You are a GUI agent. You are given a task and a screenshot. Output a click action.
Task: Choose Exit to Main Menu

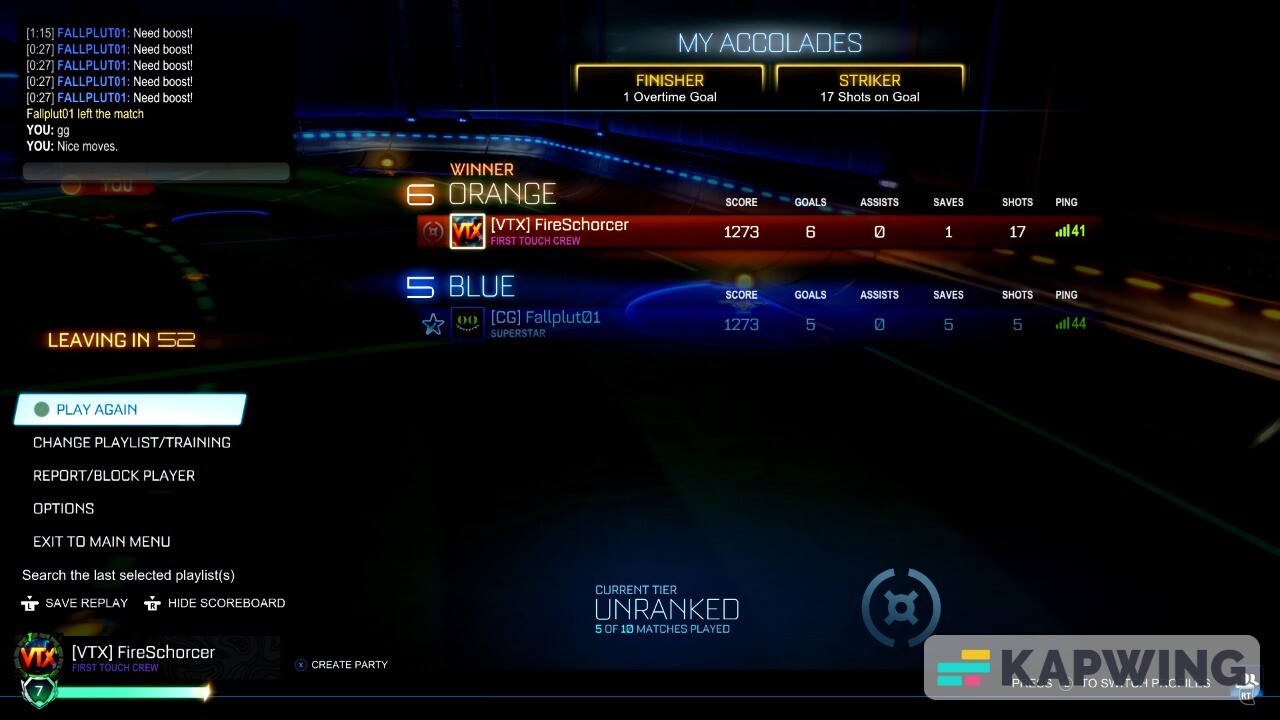click(101, 541)
